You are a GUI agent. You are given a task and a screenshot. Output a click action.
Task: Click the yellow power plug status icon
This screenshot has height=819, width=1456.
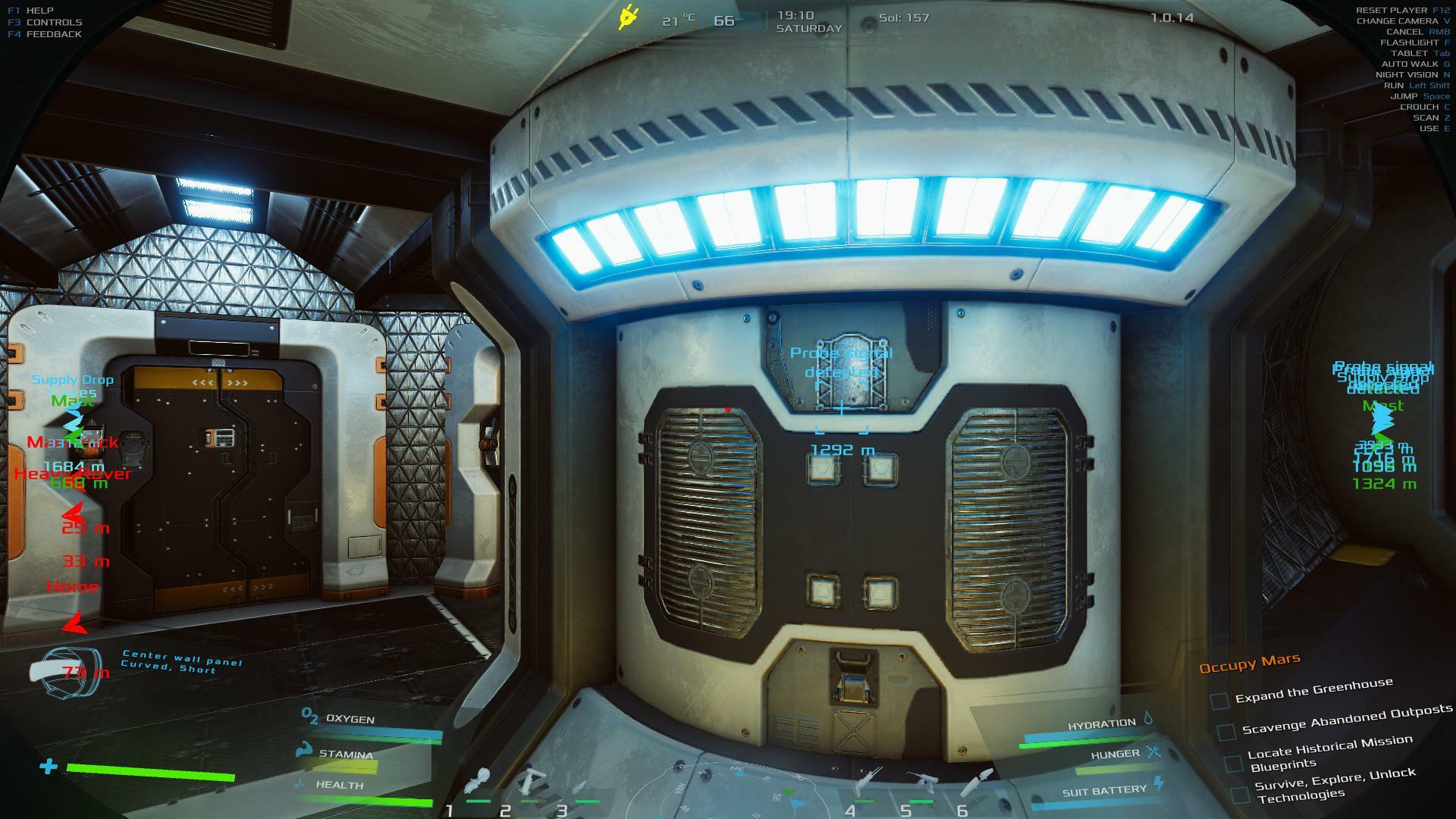(x=628, y=17)
